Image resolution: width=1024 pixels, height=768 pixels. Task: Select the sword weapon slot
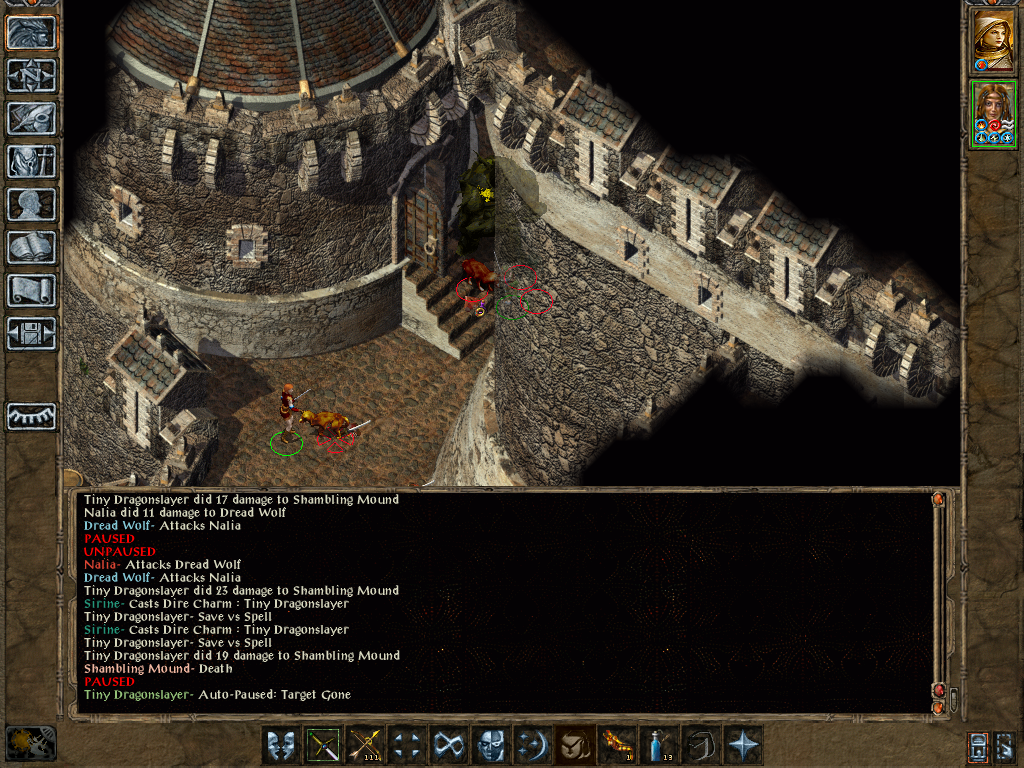[x=322, y=745]
